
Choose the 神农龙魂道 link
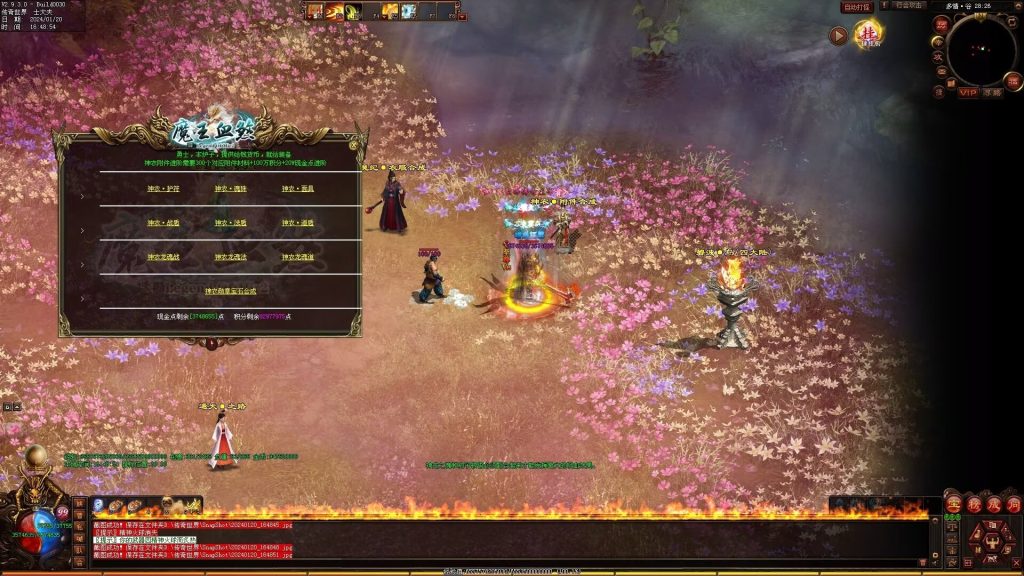pyautogui.click(x=297, y=257)
